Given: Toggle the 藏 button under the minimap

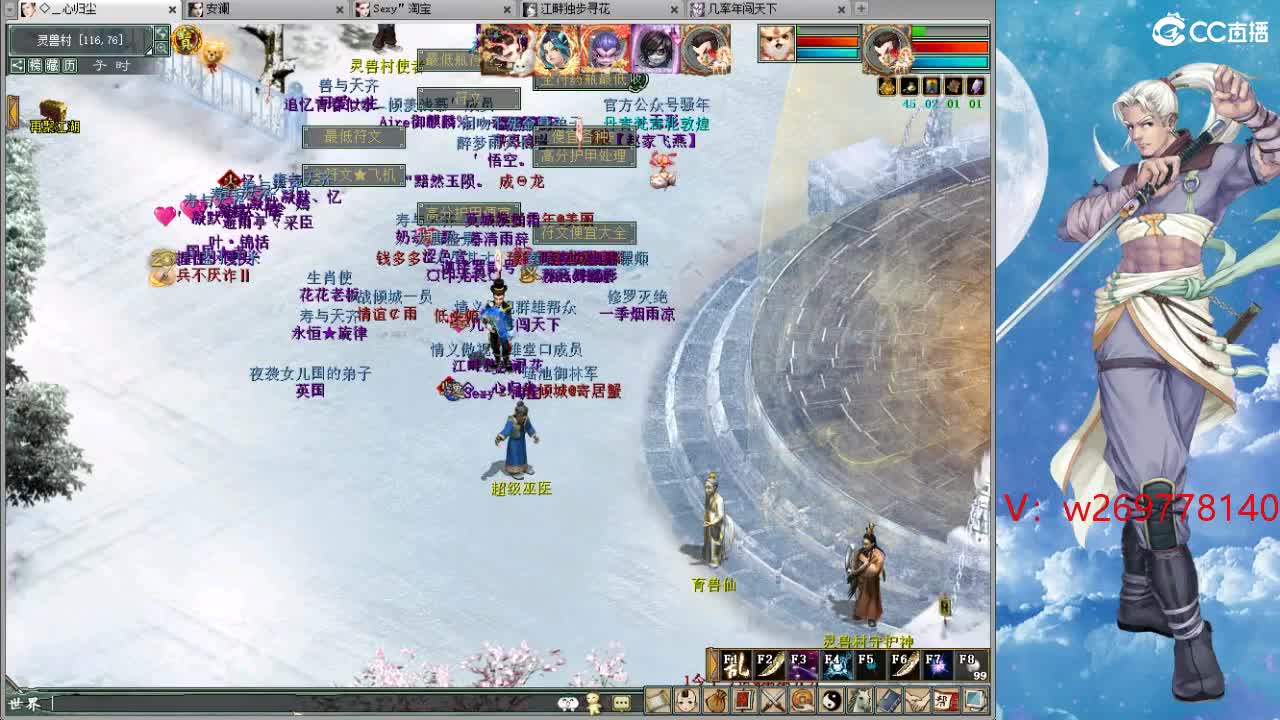Looking at the screenshot, I should click(52, 66).
